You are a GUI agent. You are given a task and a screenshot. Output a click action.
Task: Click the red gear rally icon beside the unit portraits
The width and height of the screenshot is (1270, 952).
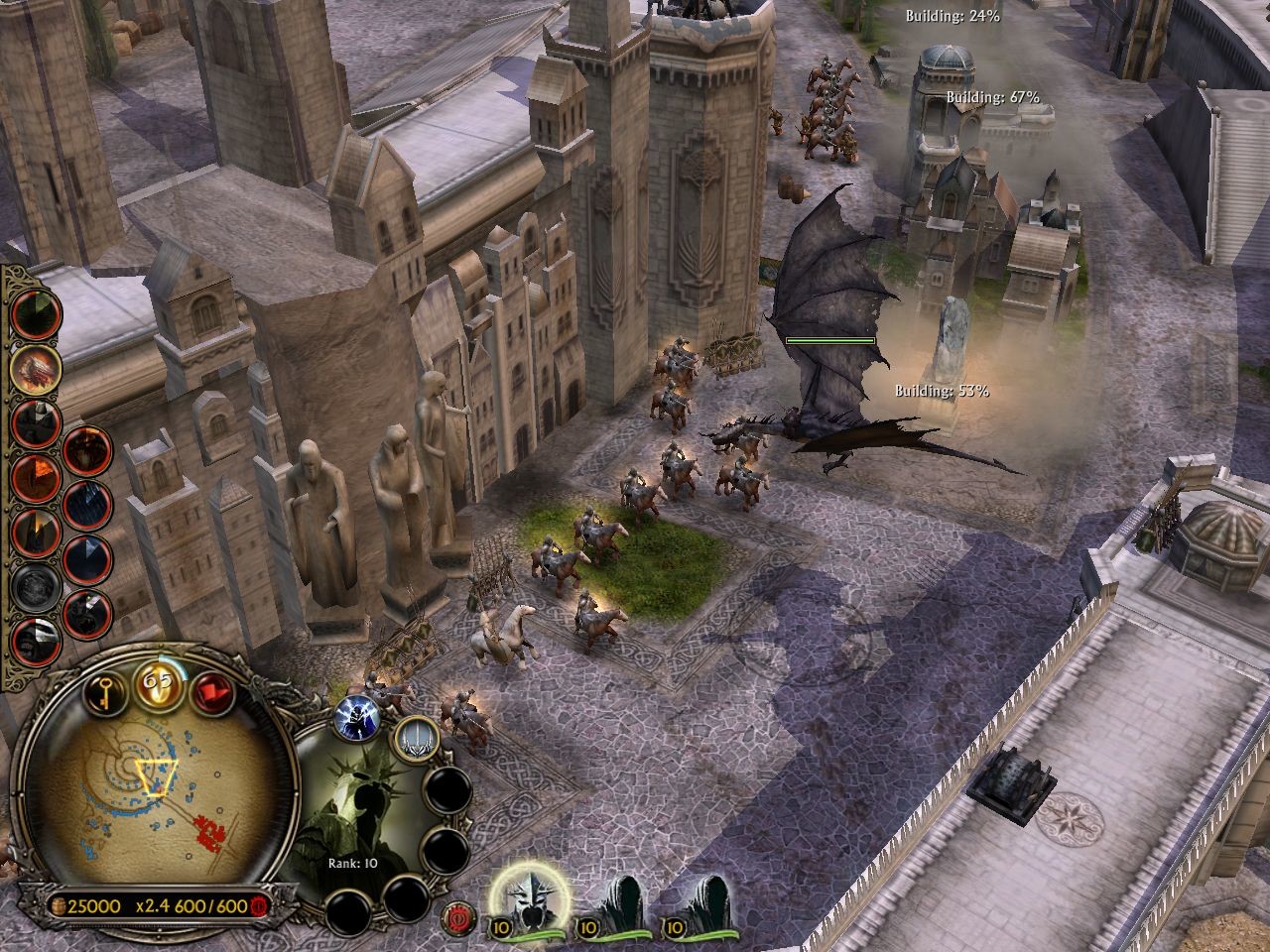pos(456,917)
